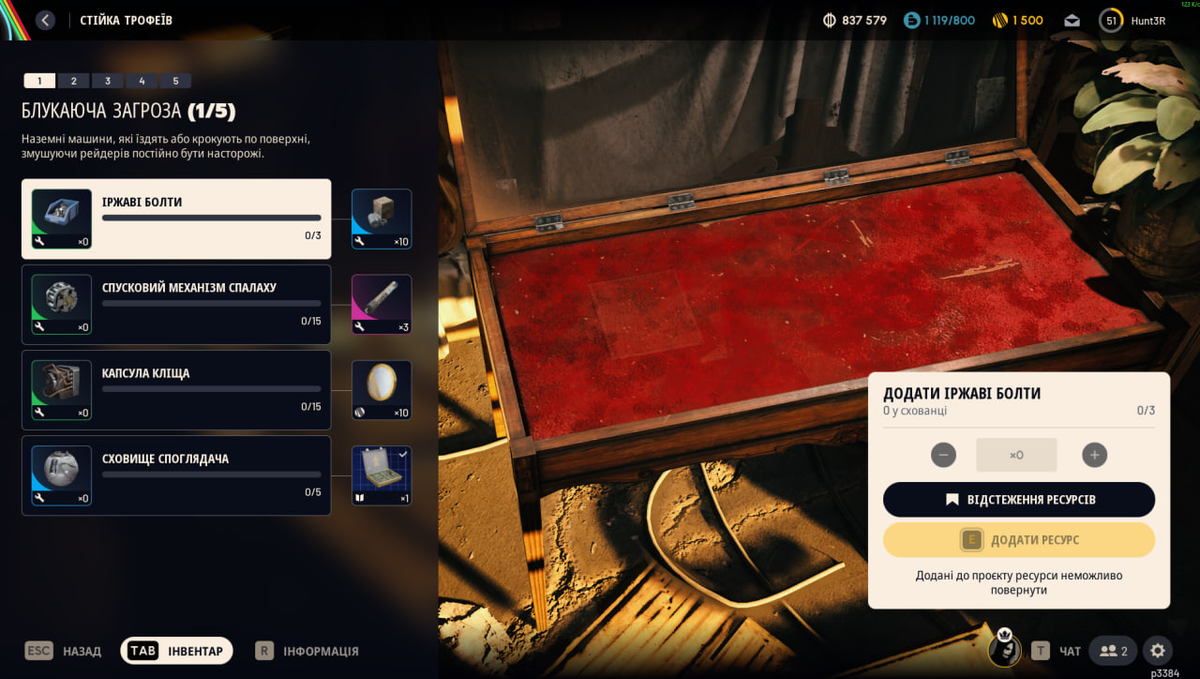Open stage tab 3
The width and height of the screenshot is (1200, 679).
(107, 81)
